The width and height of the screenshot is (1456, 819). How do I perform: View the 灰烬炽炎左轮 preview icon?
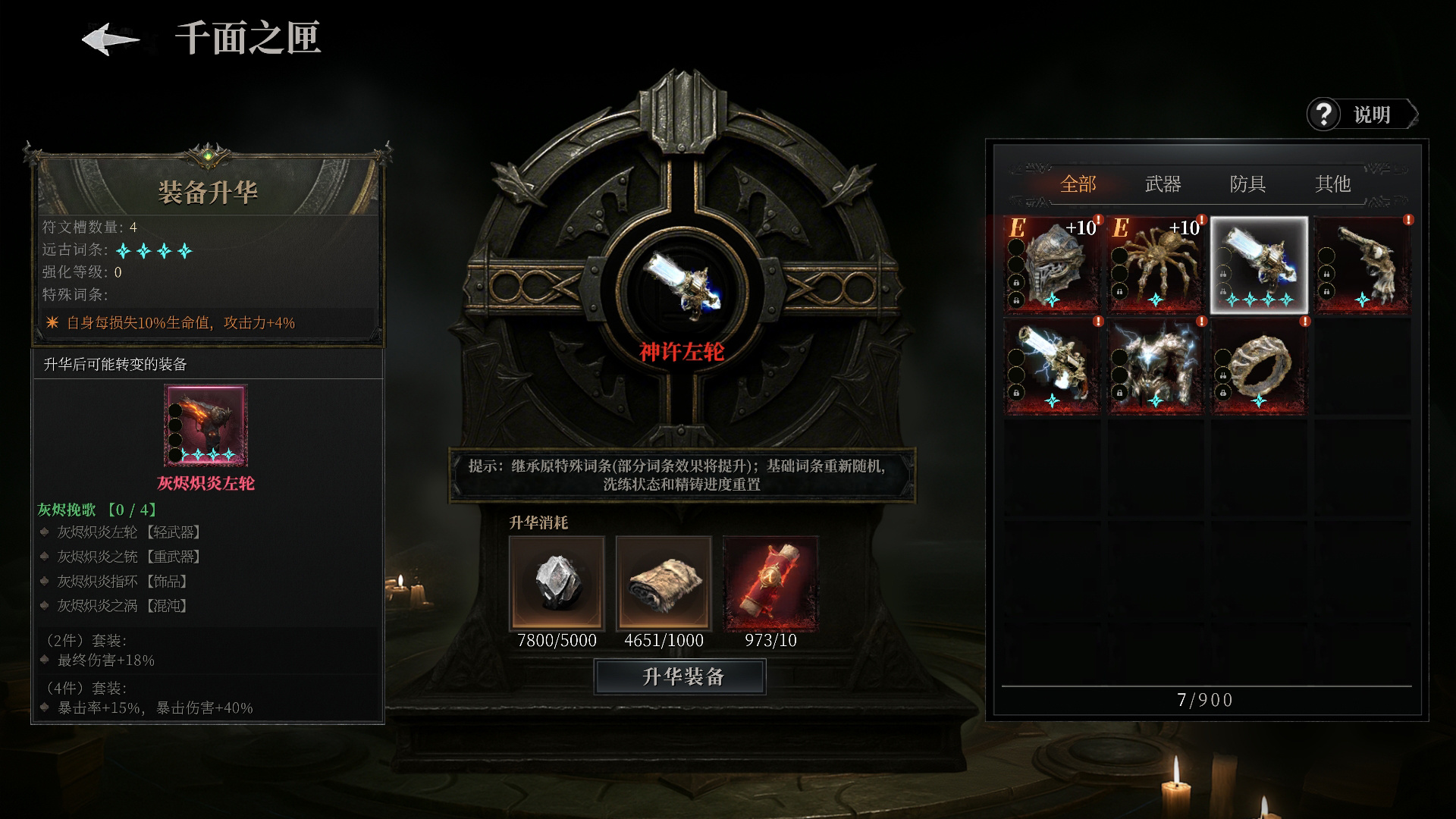[x=206, y=425]
